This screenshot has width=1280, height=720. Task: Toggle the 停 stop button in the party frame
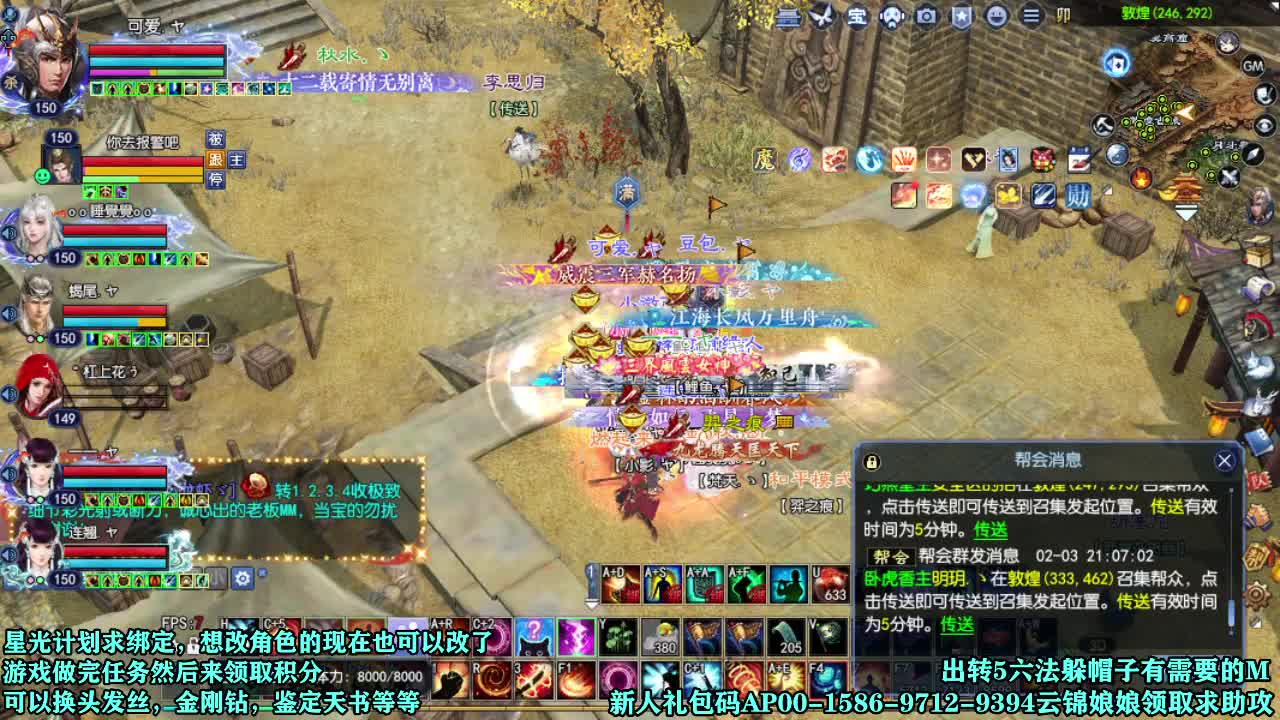pos(215,180)
